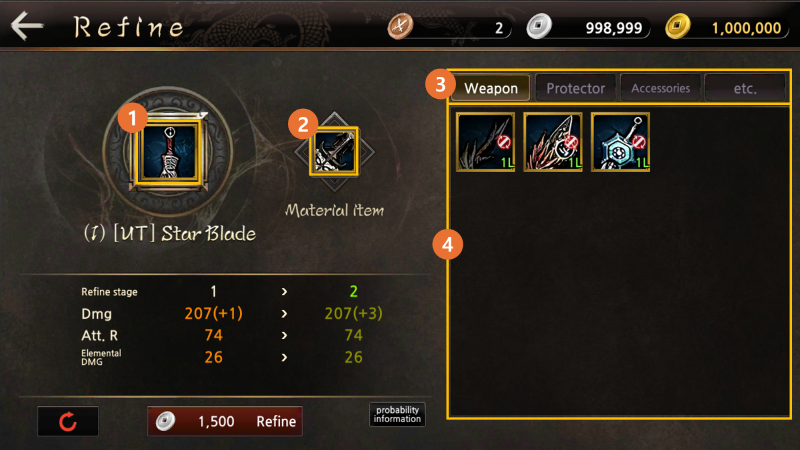Switch to the Weapon tab

(x=491, y=88)
